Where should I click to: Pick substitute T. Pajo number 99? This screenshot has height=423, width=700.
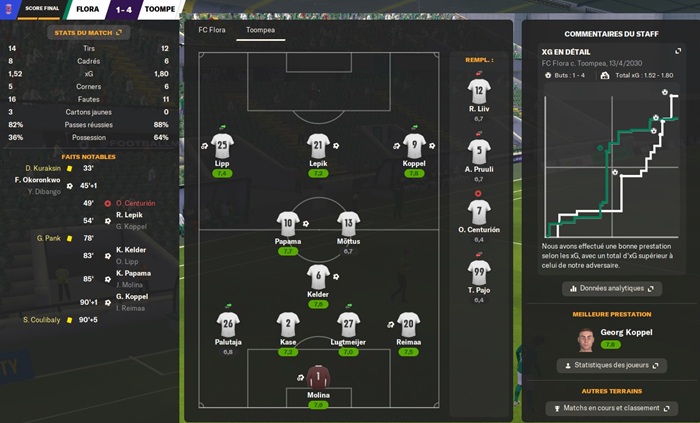[478, 273]
